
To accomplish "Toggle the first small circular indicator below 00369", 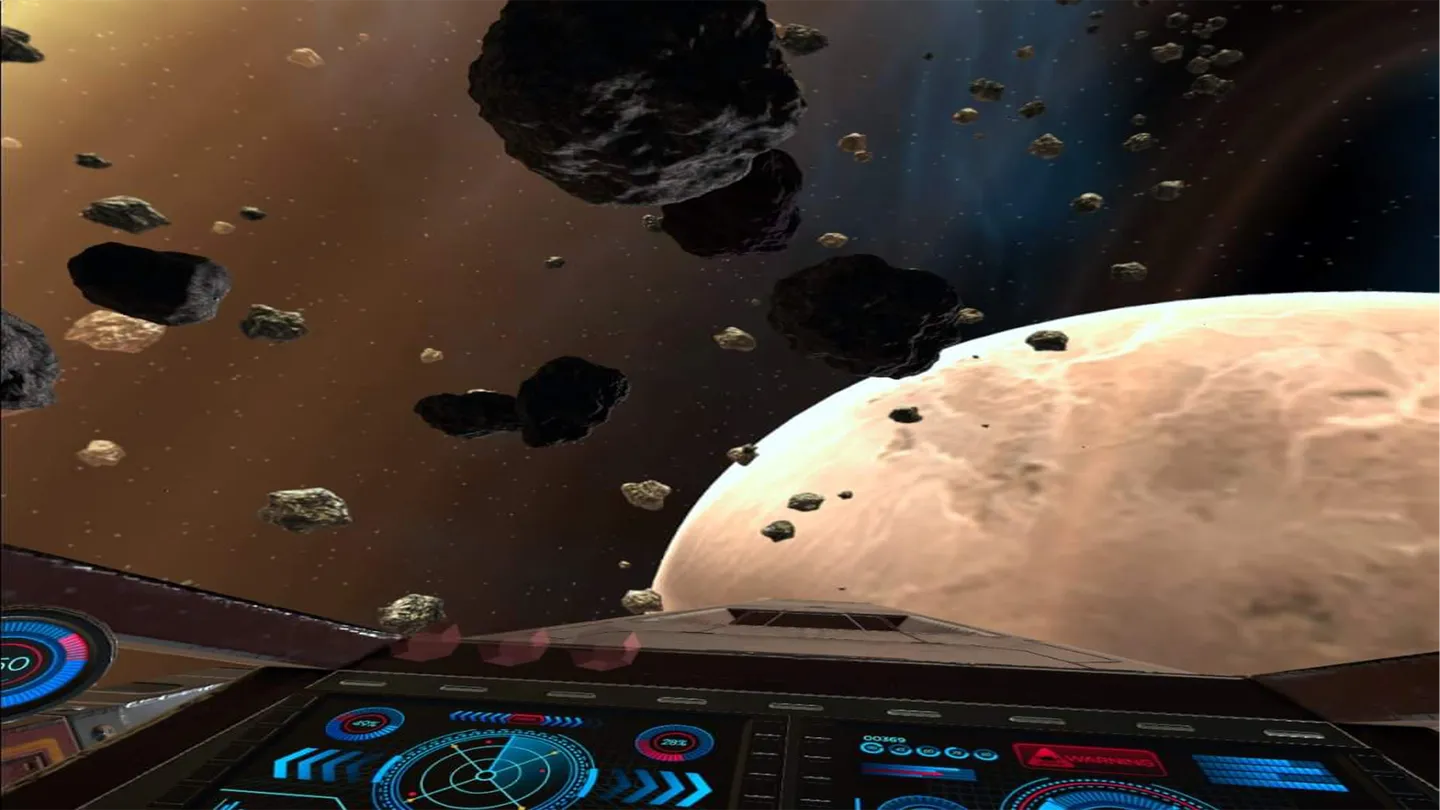I will (x=872, y=750).
